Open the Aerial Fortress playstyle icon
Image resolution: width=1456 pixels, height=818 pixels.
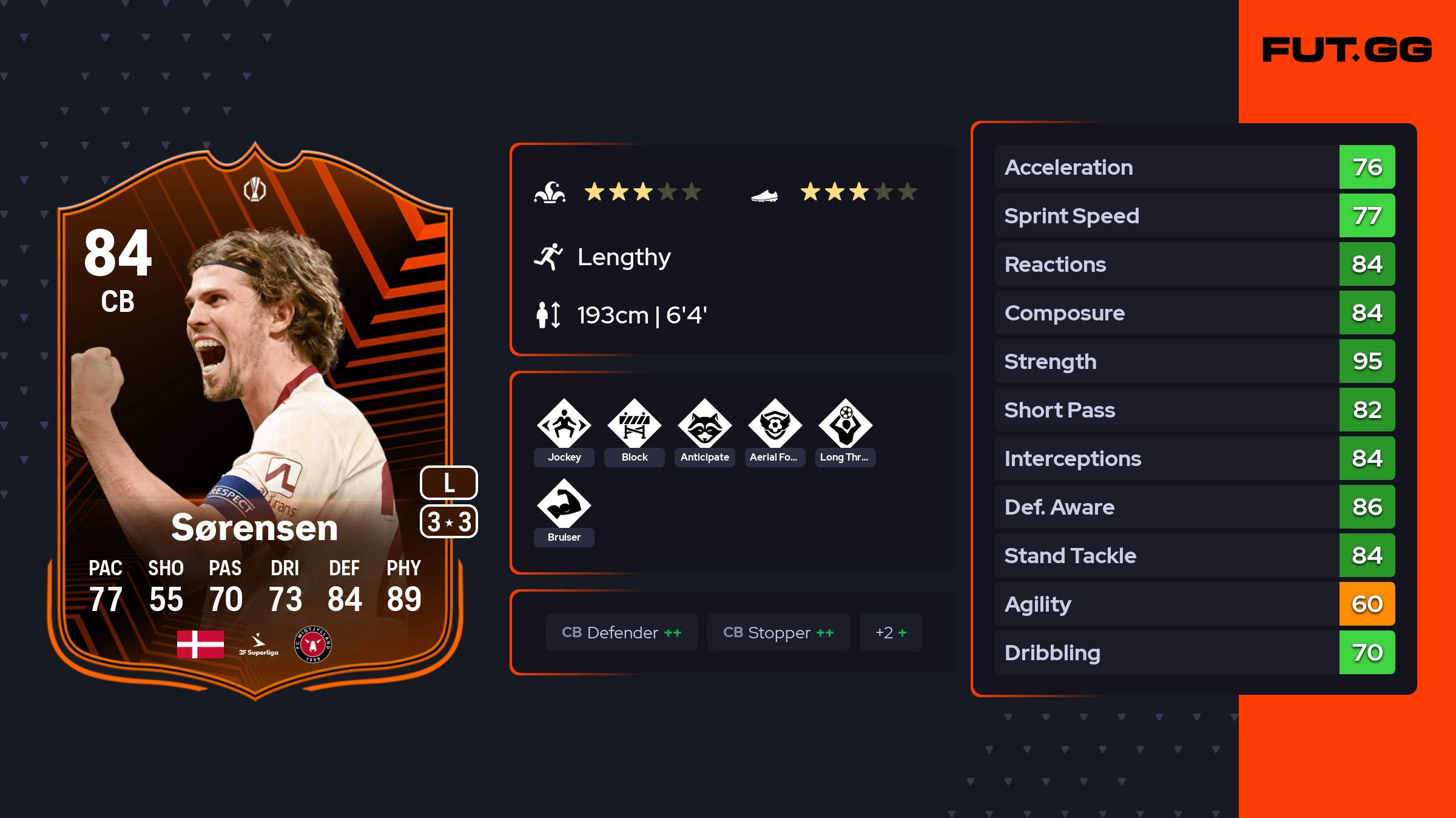pyautogui.click(x=775, y=425)
